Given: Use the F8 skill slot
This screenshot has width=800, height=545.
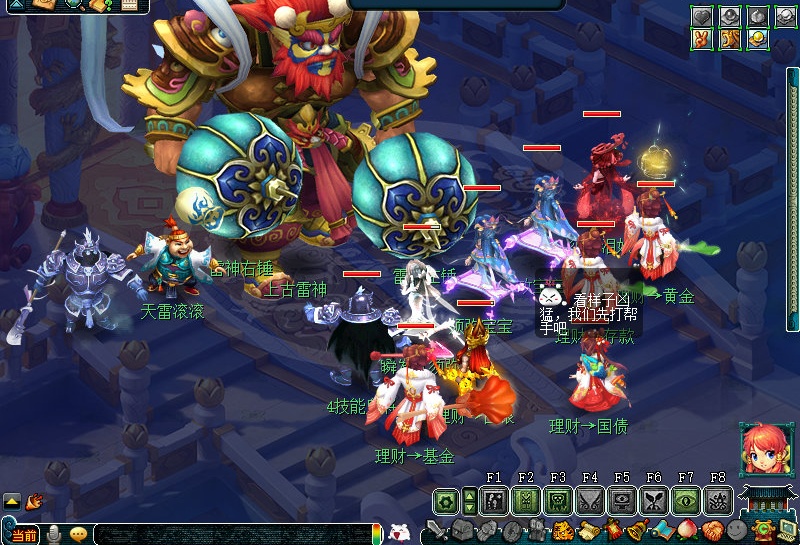Looking at the screenshot, I should pos(718,500).
